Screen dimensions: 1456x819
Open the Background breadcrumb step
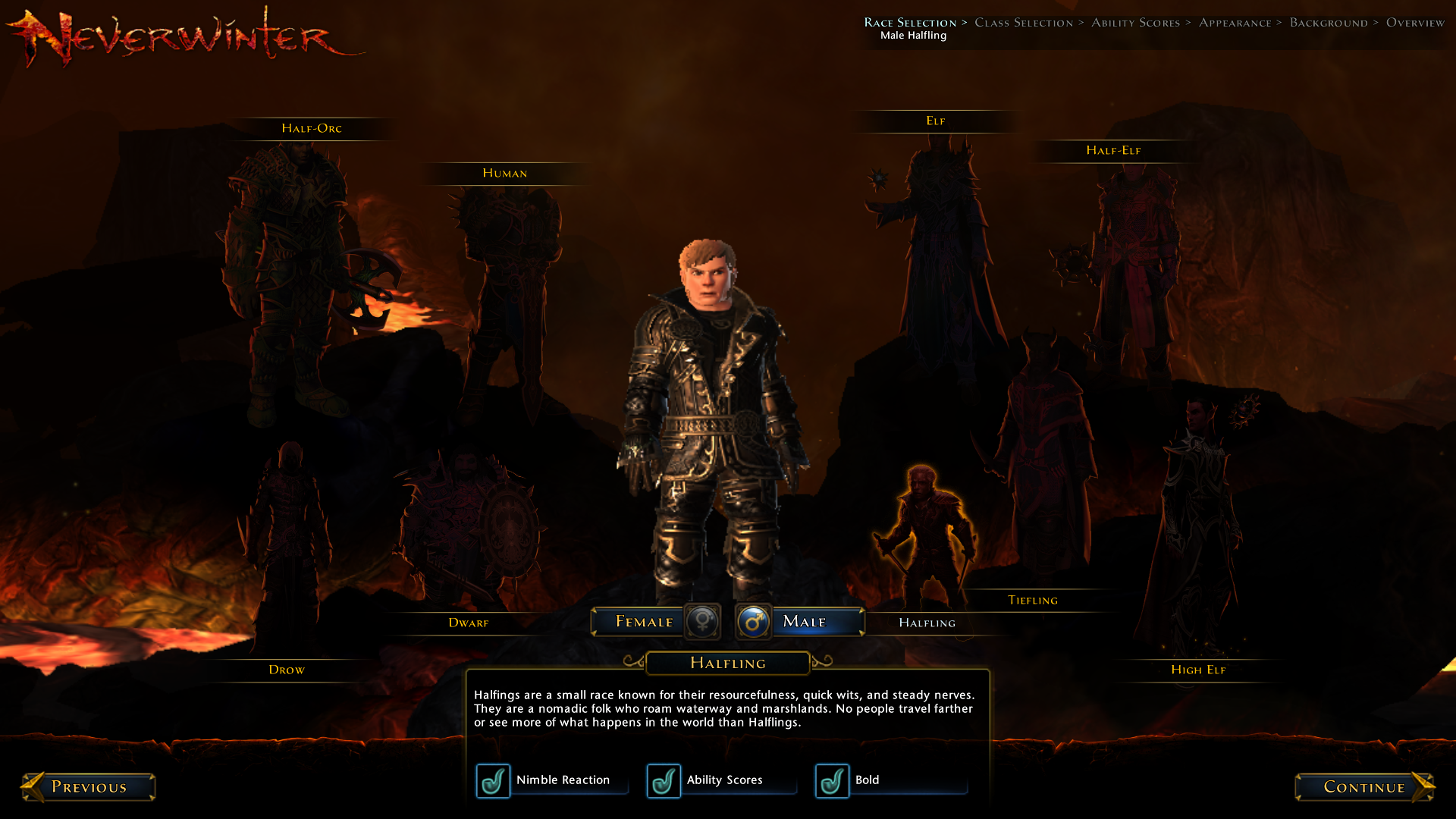pyautogui.click(x=1329, y=23)
